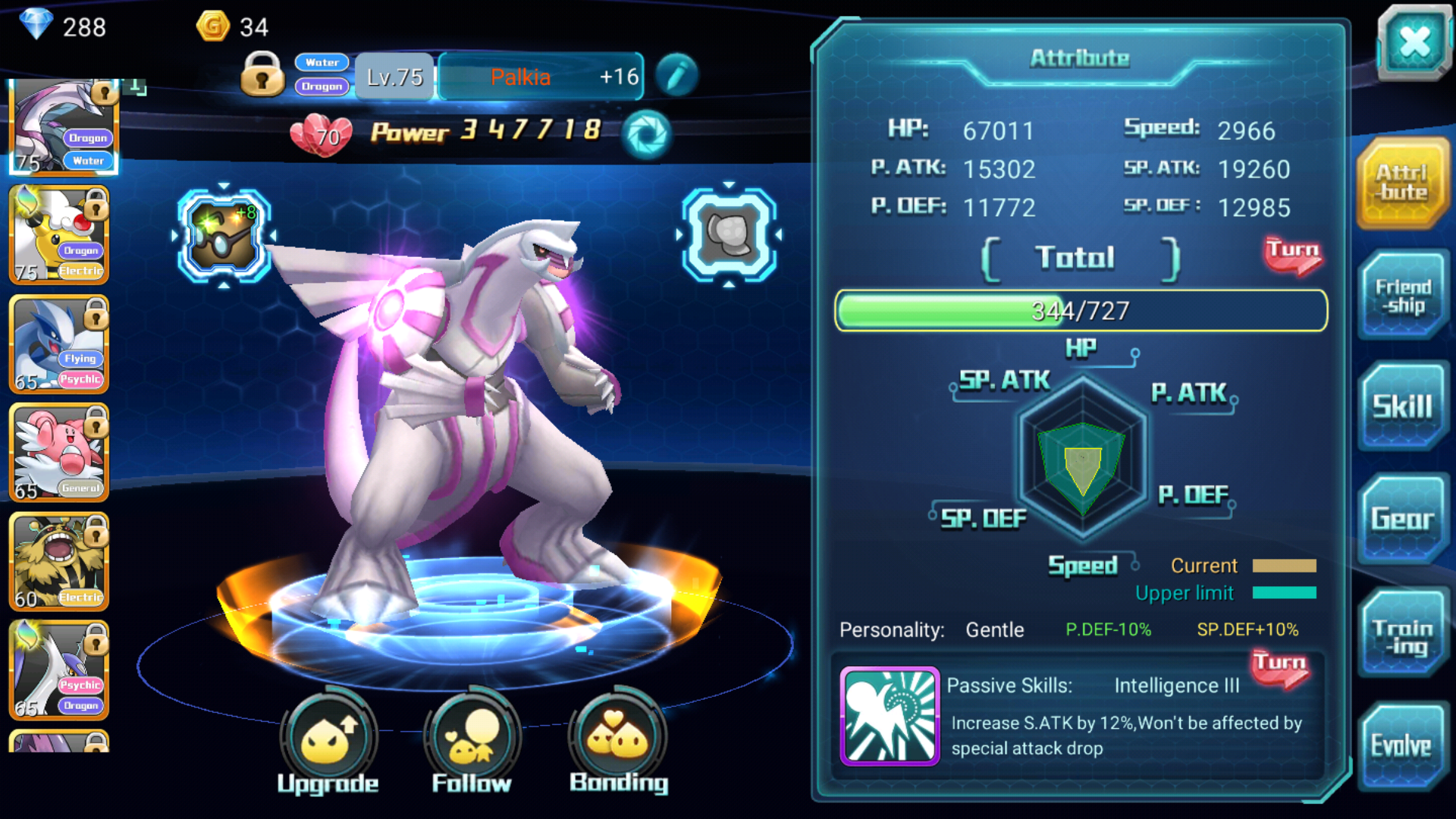
Task: Click the power refresh swirl icon
Action: pos(646,134)
